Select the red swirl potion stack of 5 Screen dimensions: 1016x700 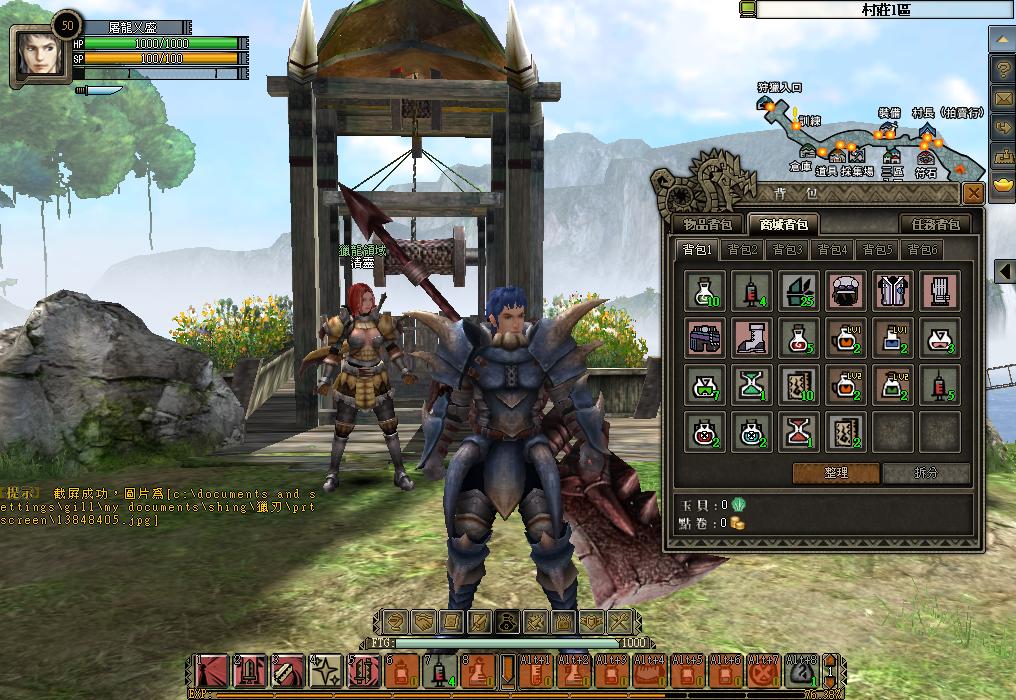(800, 338)
